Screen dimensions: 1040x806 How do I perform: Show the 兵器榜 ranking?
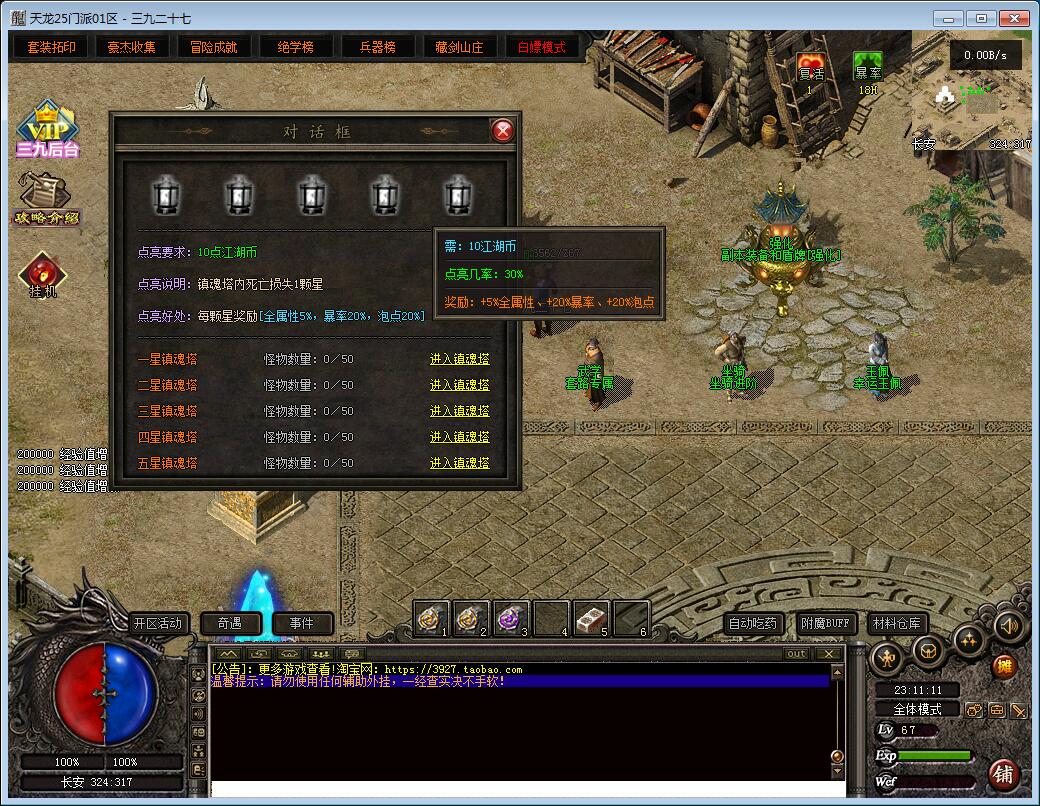(x=377, y=47)
